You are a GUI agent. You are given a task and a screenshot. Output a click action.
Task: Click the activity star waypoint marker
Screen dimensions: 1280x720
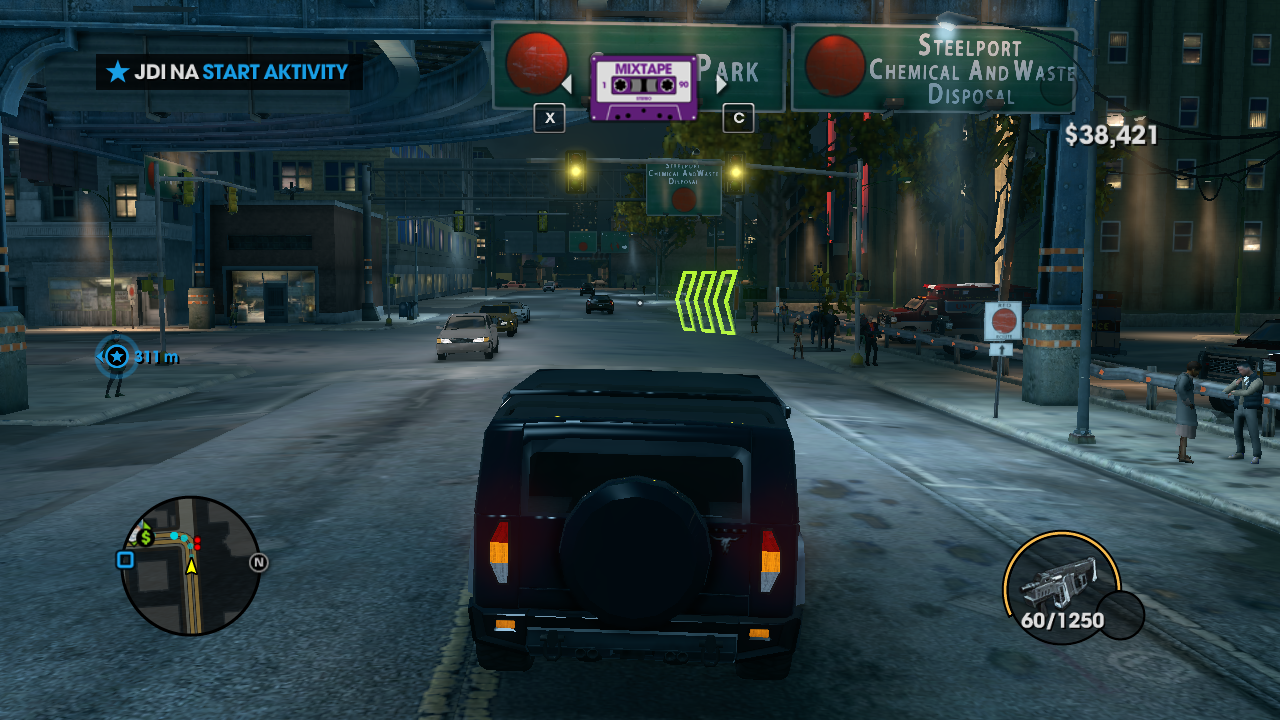(x=117, y=356)
